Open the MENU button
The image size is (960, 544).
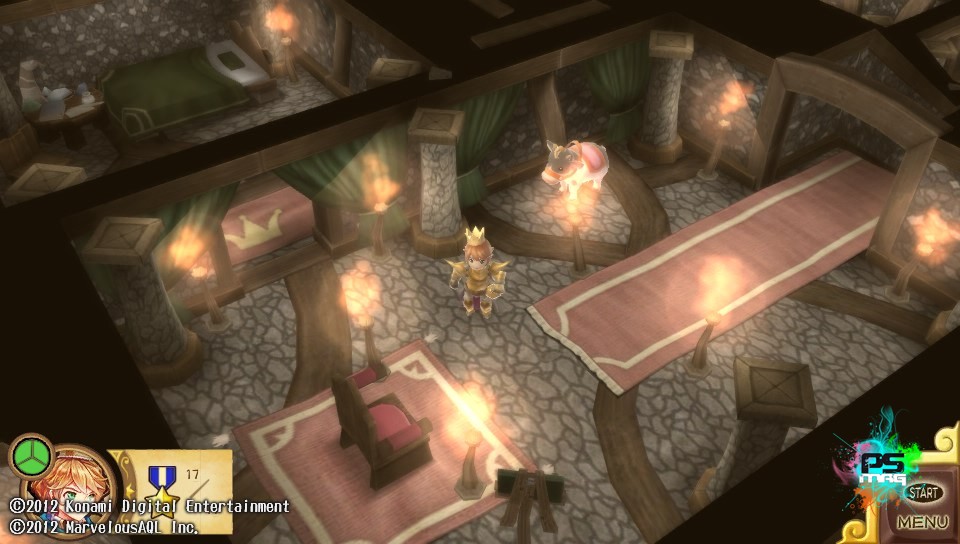click(x=922, y=522)
